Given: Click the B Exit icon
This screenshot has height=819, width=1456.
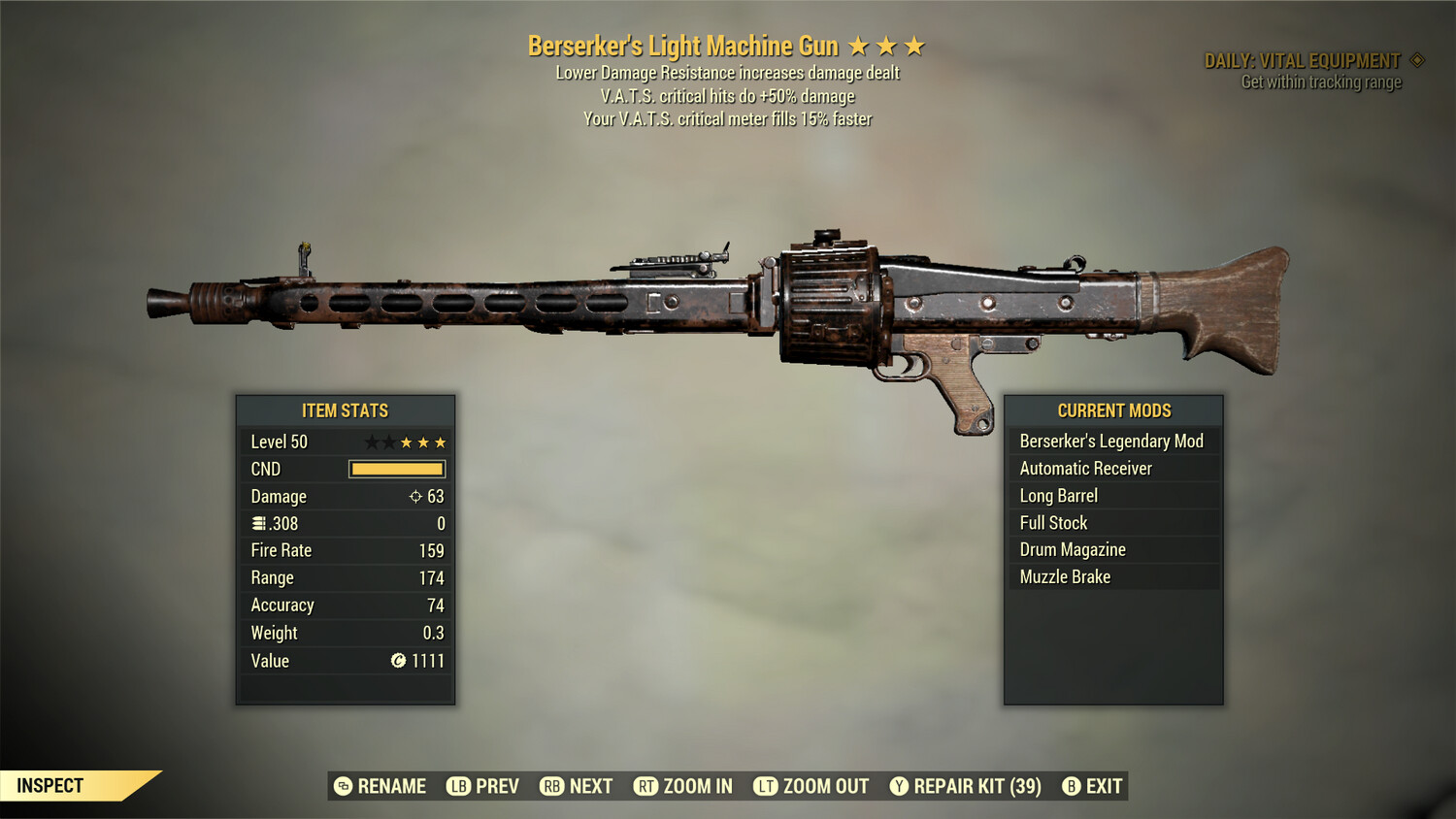Looking at the screenshot, I should click(1072, 786).
